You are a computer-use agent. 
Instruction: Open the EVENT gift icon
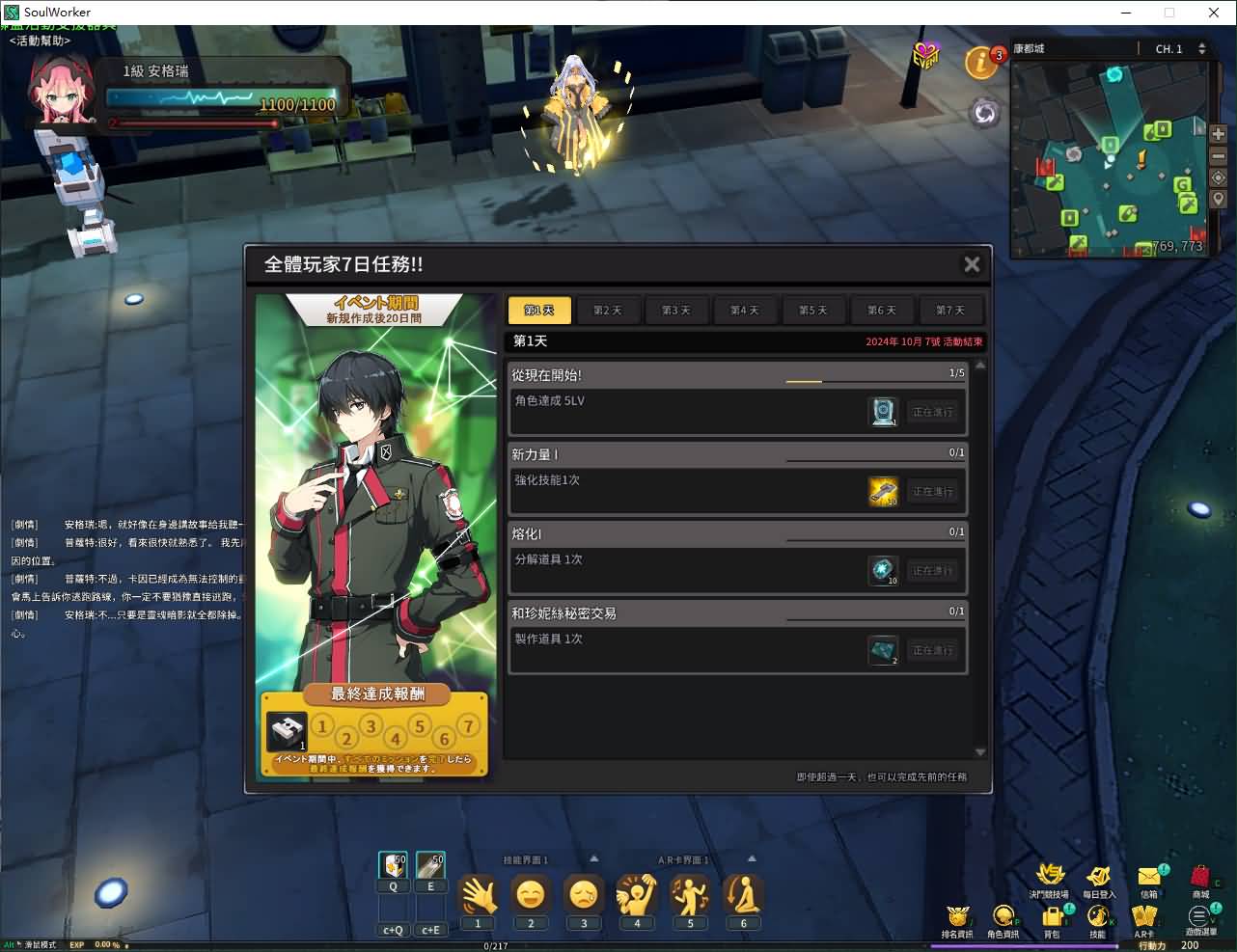coord(925,56)
